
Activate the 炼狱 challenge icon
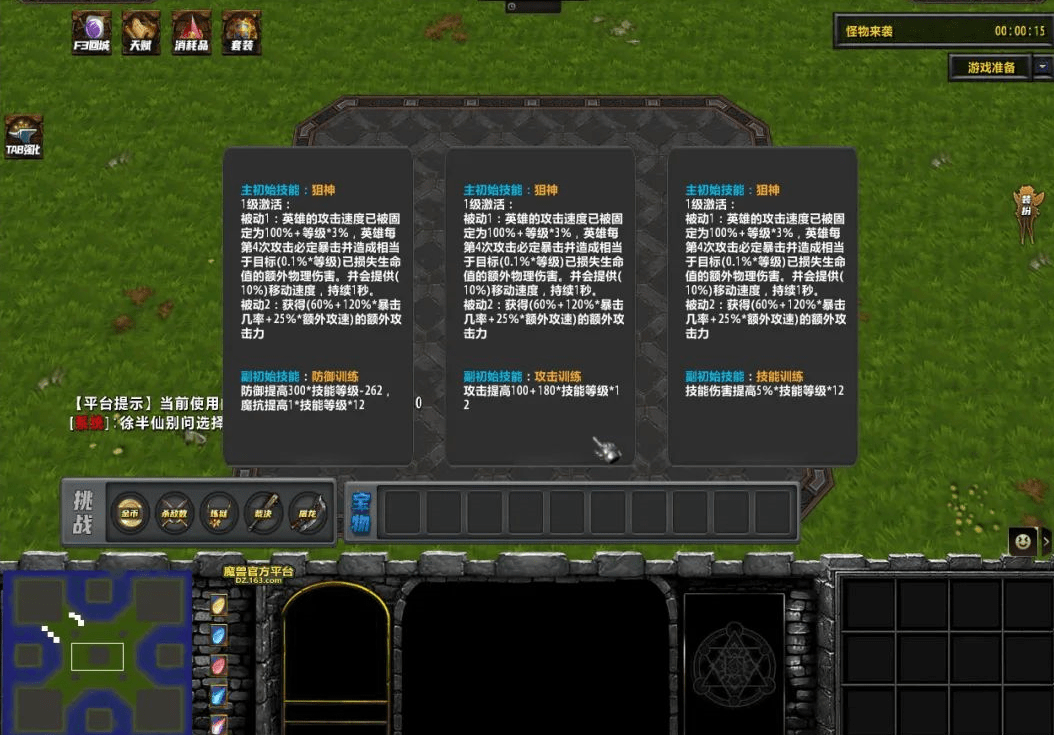219,511
